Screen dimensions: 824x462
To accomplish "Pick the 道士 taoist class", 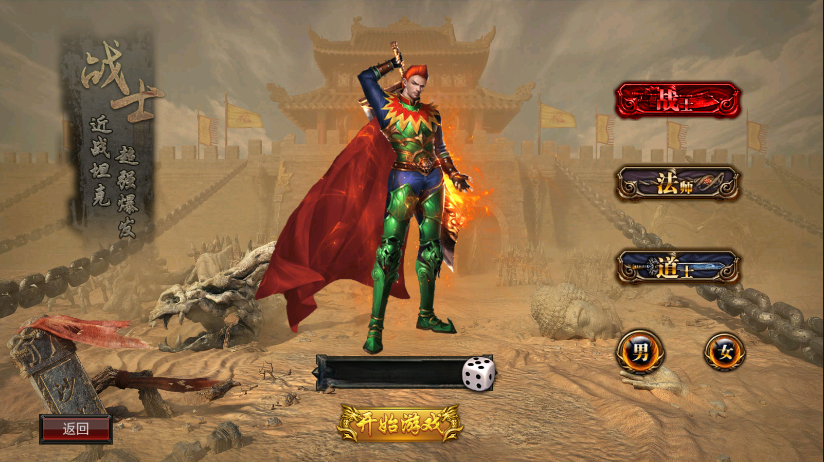I will [x=678, y=267].
